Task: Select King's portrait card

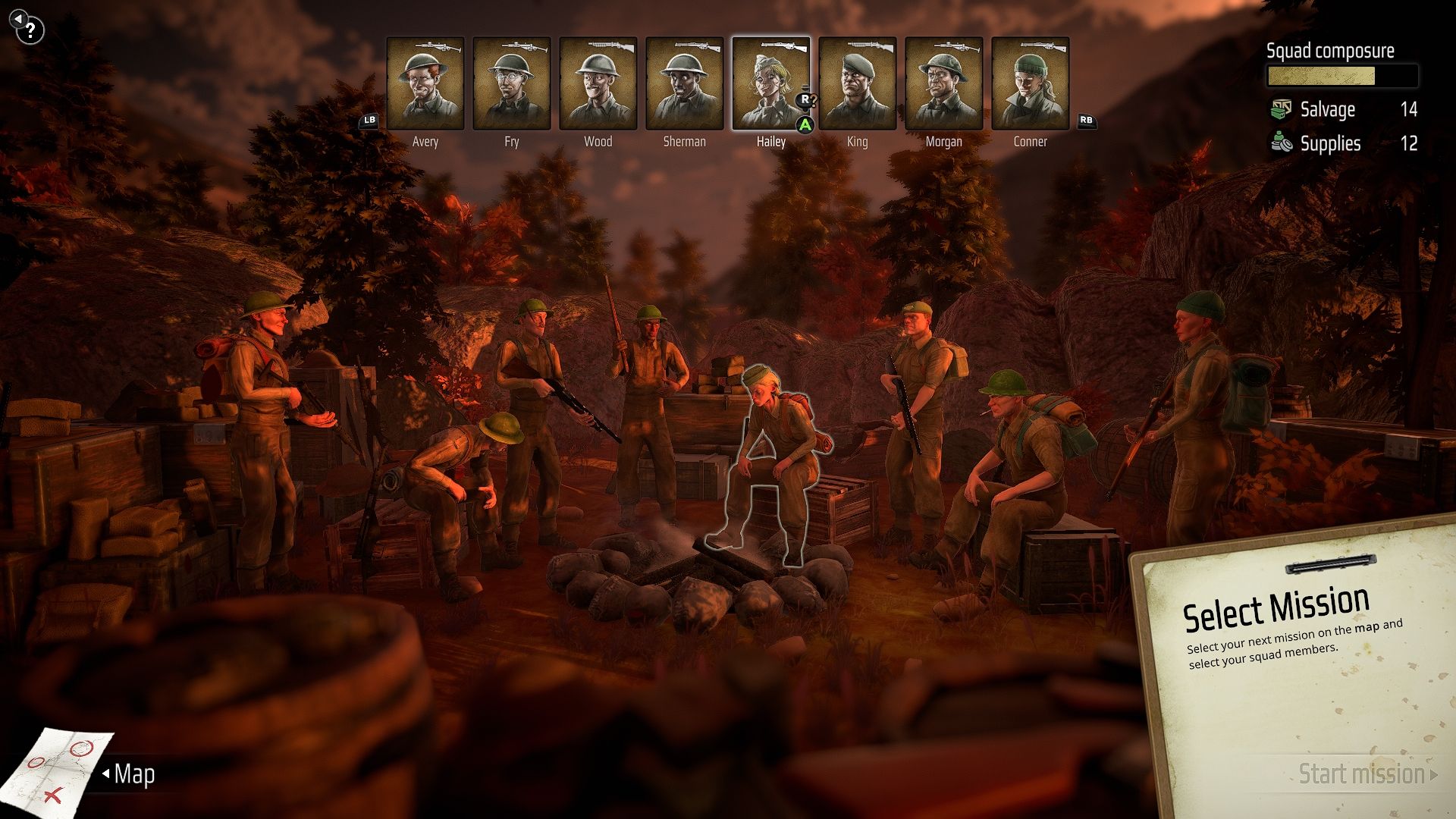Action: tap(858, 83)
